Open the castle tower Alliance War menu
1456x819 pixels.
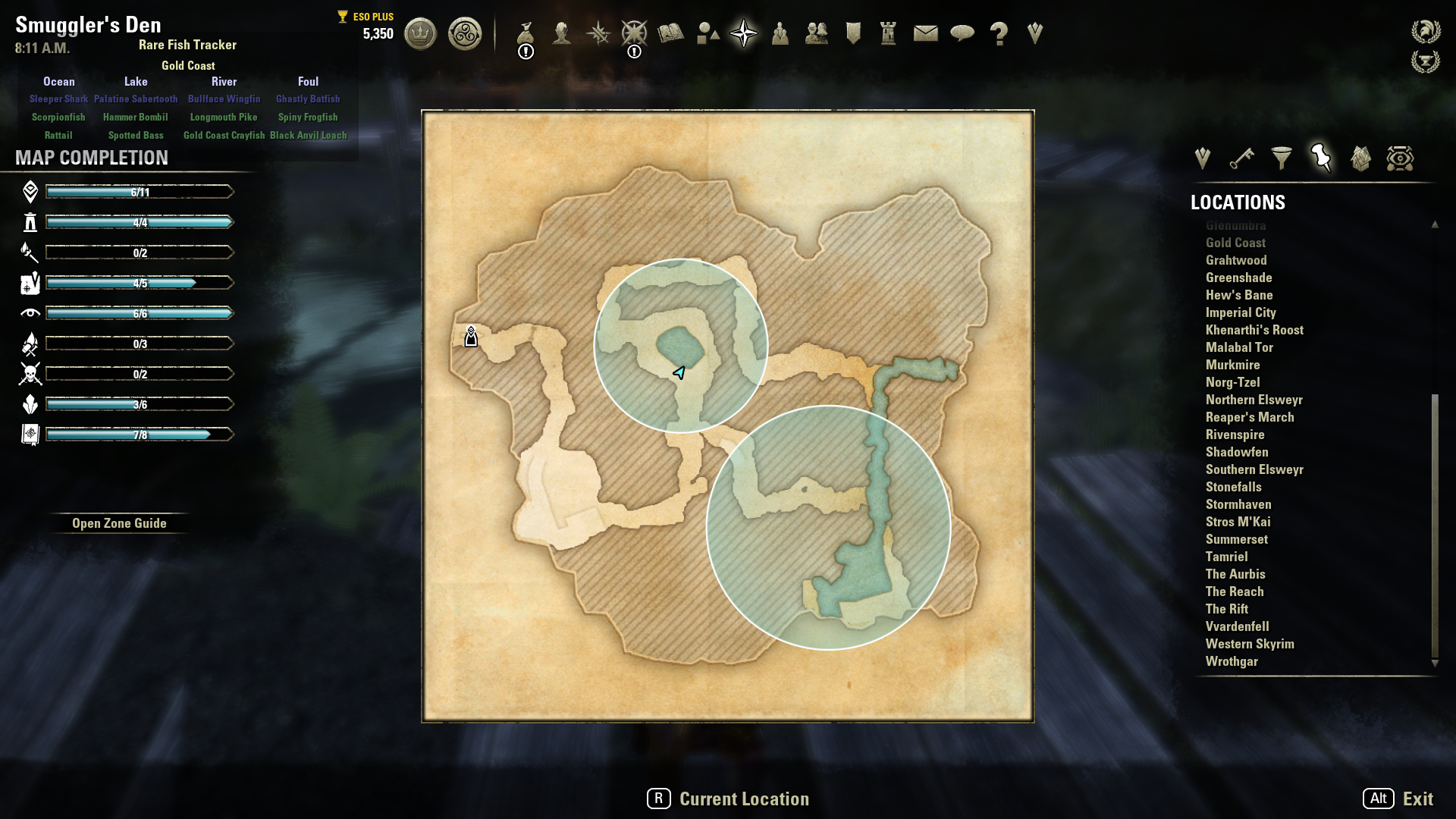[x=888, y=33]
